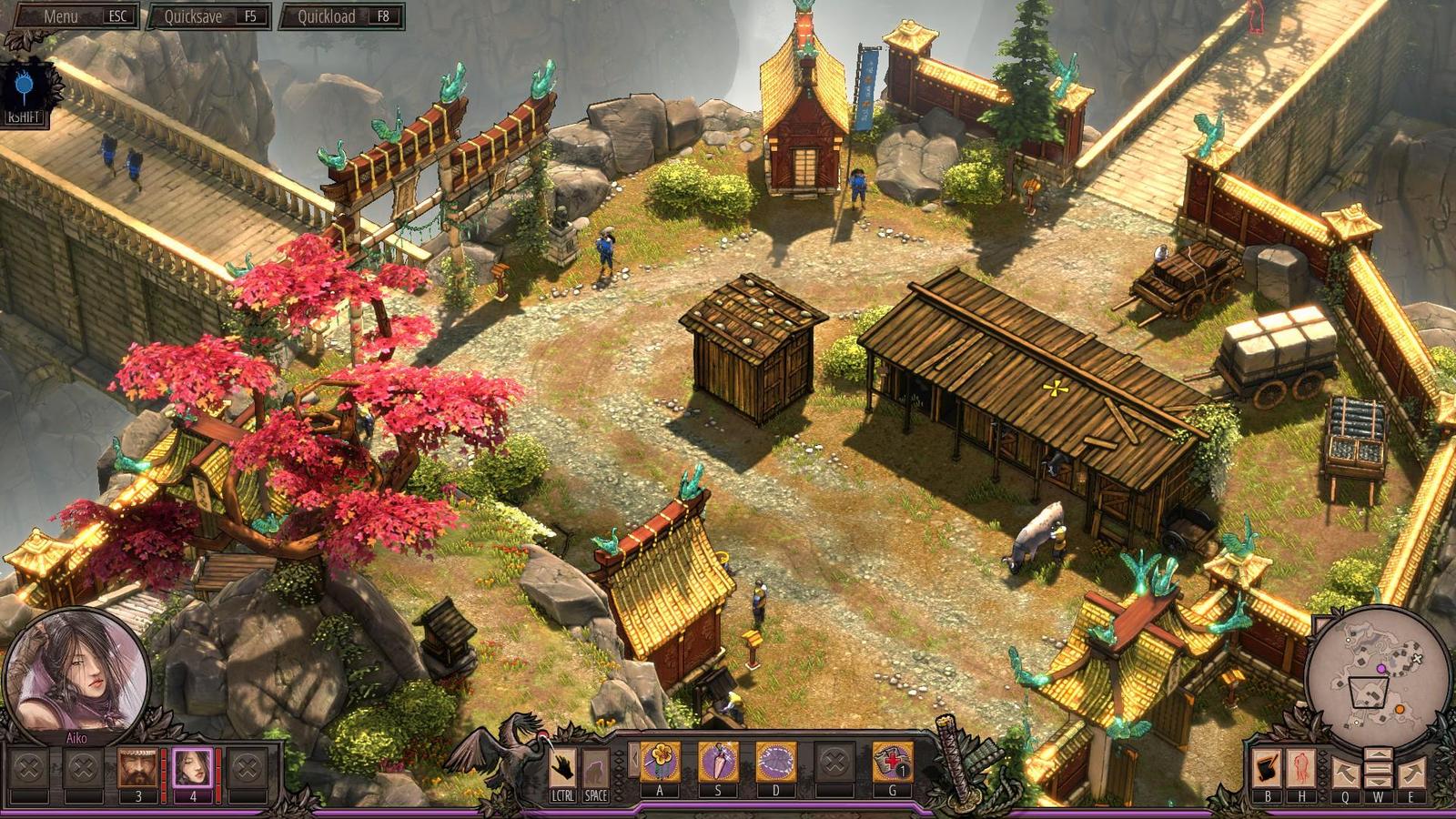
Task: Use the pink perfume bottle ability
Action: click(x=718, y=762)
